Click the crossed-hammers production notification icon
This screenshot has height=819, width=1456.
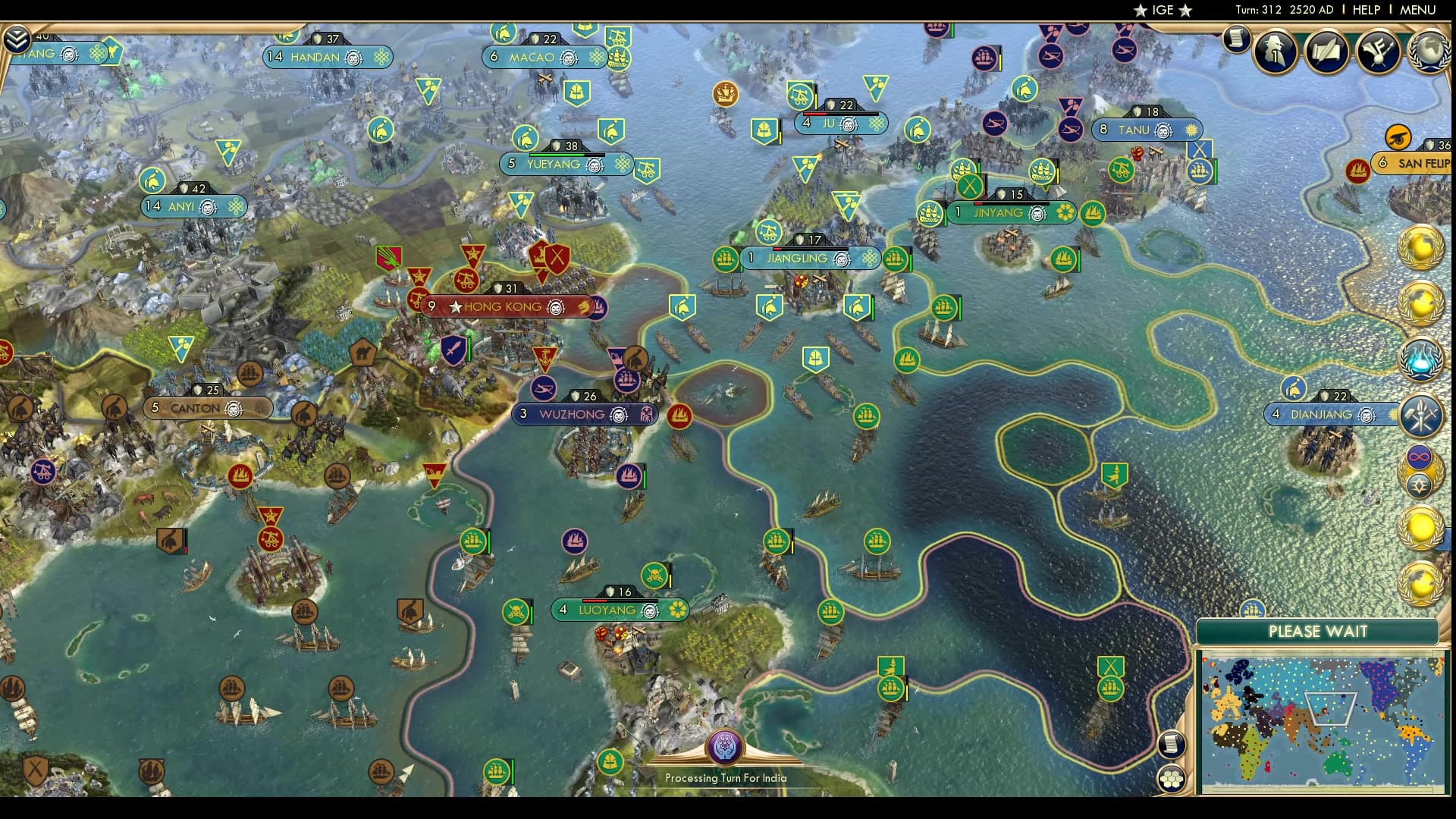[x=1423, y=415]
